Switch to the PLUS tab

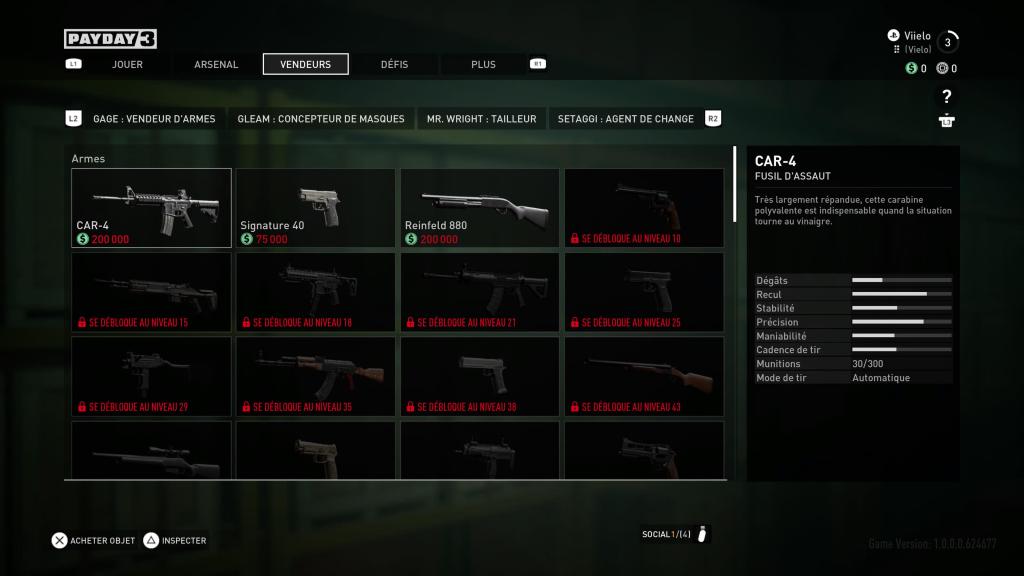483,64
